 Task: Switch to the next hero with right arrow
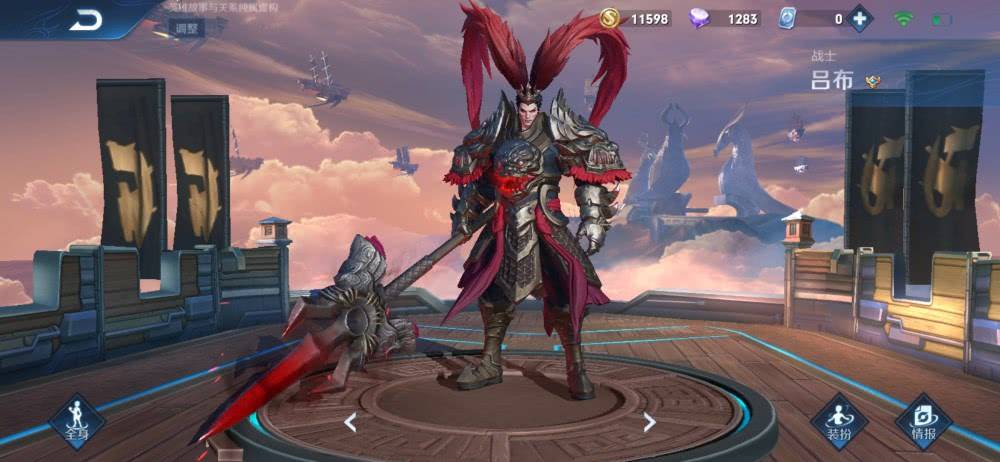pyautogui.click(x=649, y=422)
